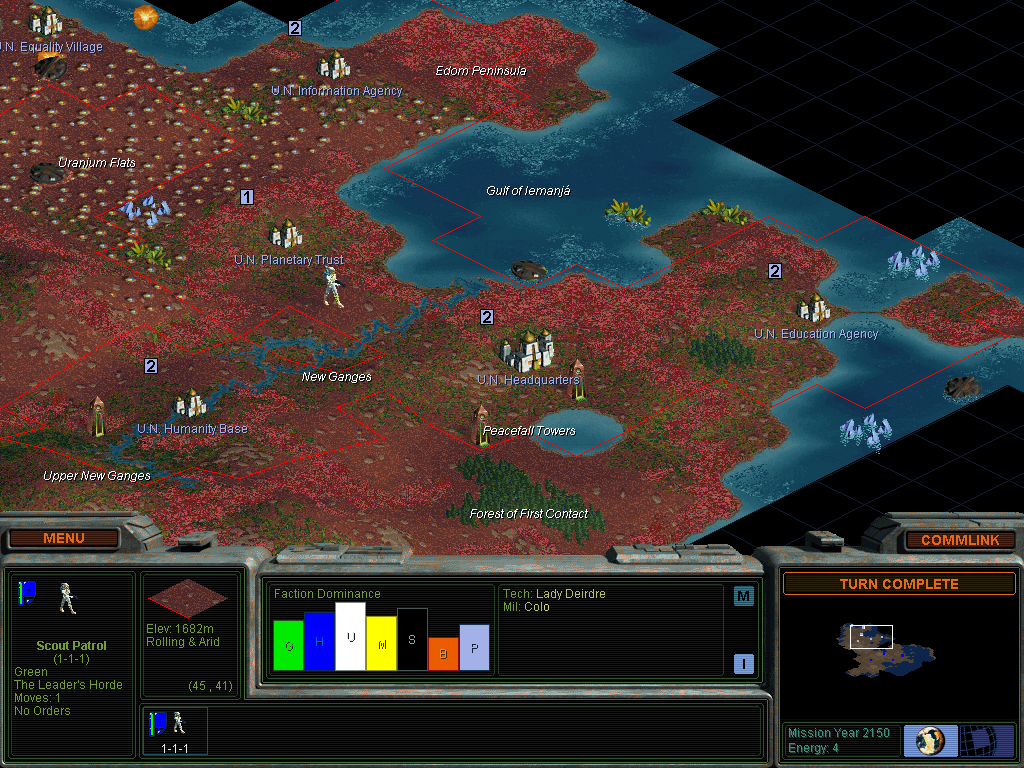Click the white U faction dominance bar
This screenshot has width=1024, height=768.
point(350,636)
